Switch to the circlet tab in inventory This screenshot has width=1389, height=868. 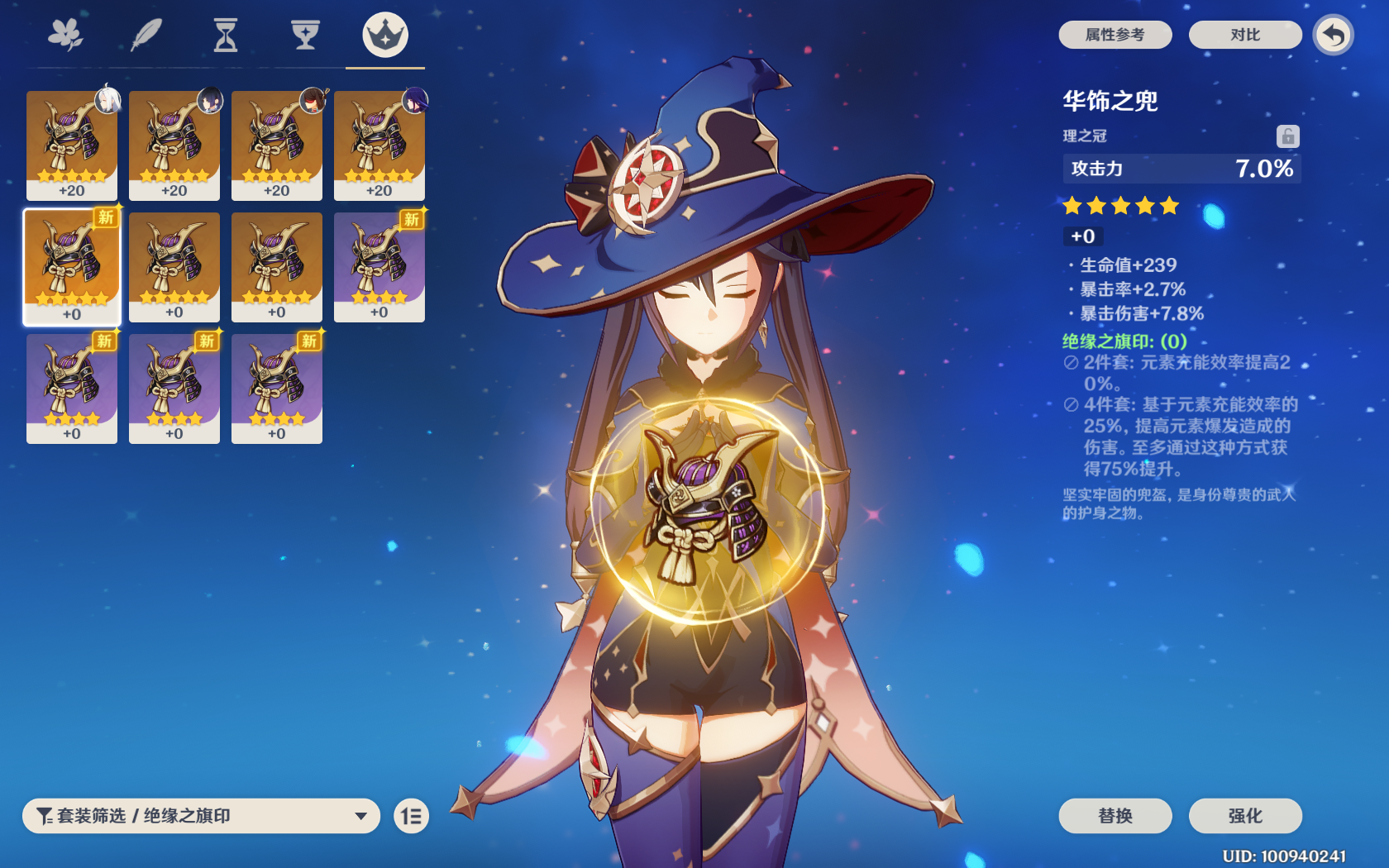(x=384, y=35)
